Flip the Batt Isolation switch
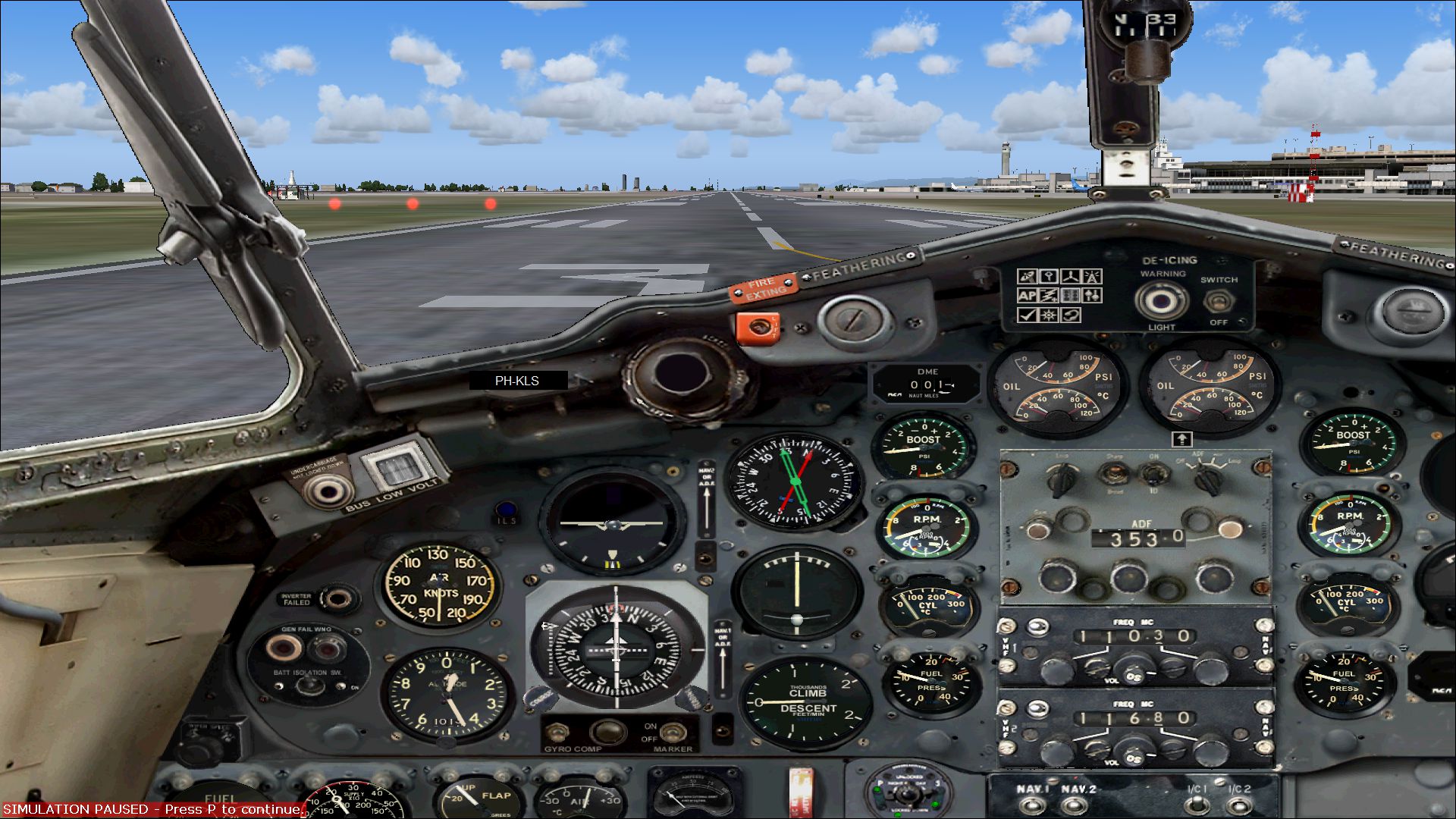Viewport: 1456px width, 819px height. 309,686
